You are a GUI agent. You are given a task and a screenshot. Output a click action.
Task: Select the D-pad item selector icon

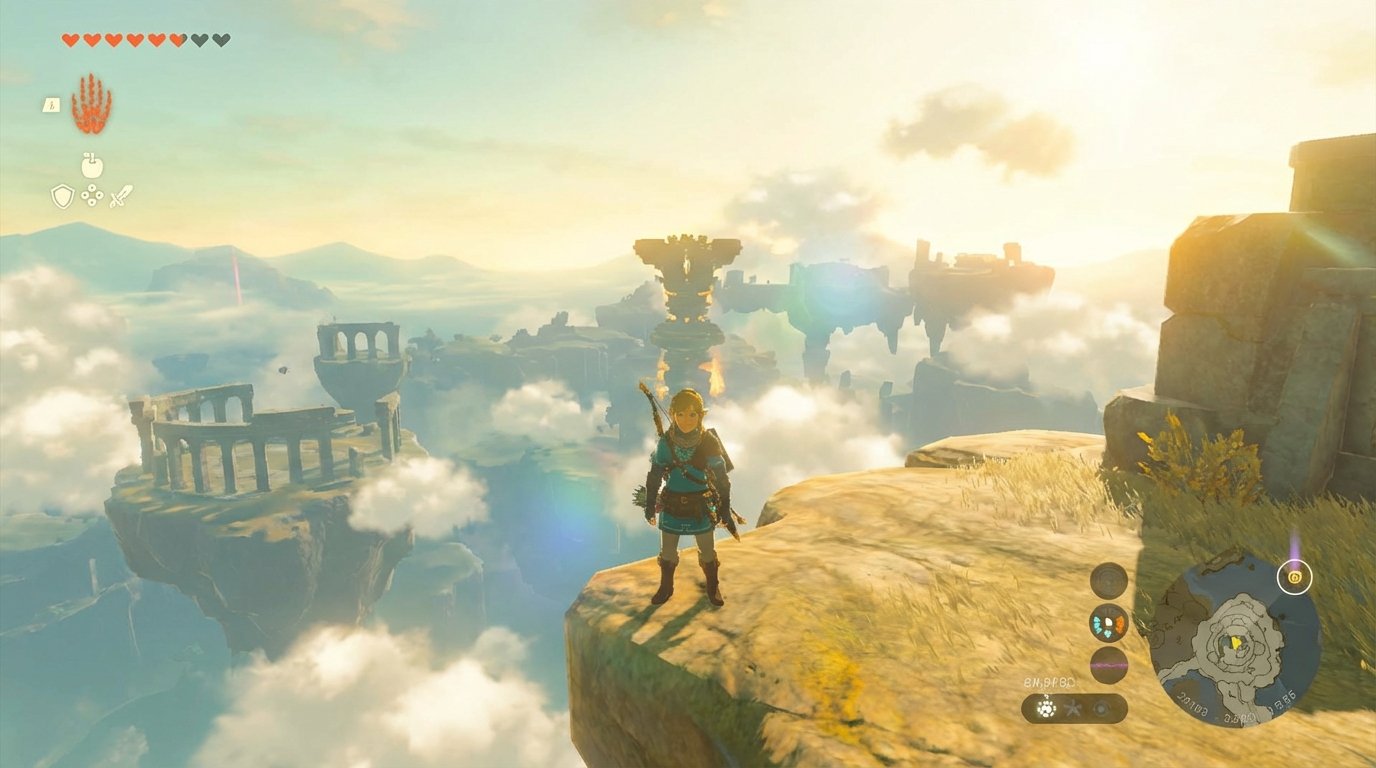click(x=91, y=194)
